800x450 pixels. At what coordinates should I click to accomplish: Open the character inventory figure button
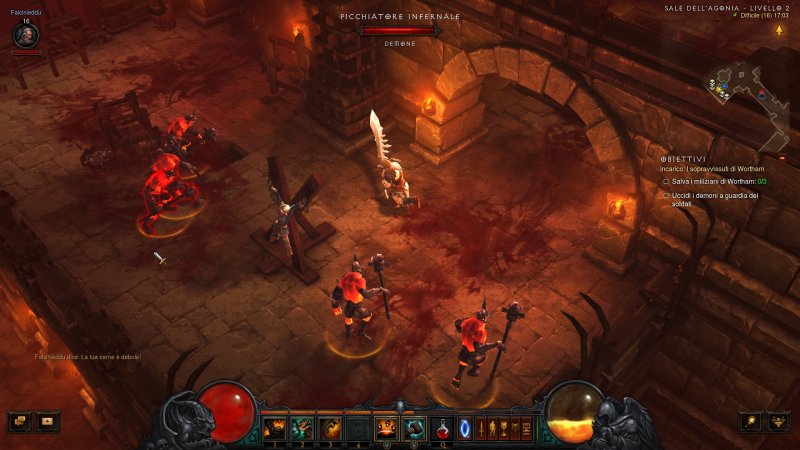[494, 429]
